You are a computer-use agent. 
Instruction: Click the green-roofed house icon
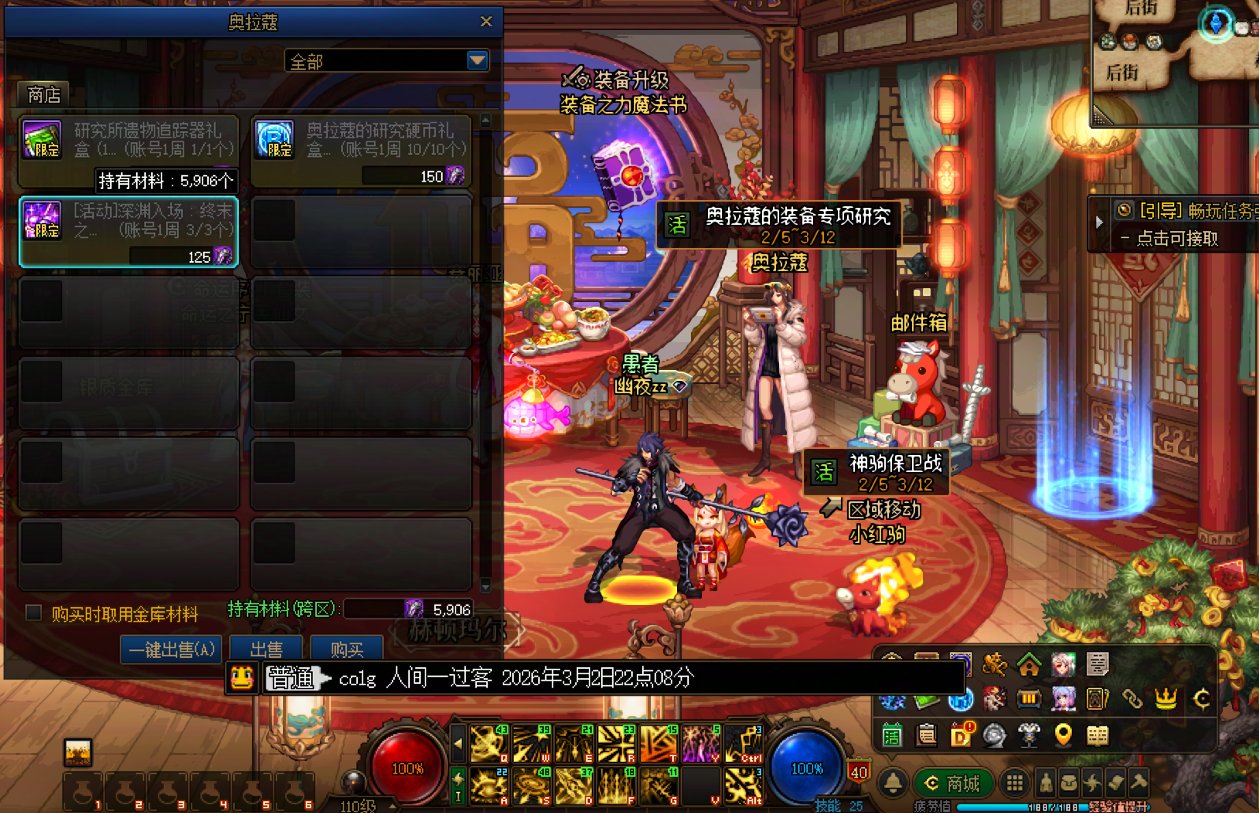[1028, 663]
